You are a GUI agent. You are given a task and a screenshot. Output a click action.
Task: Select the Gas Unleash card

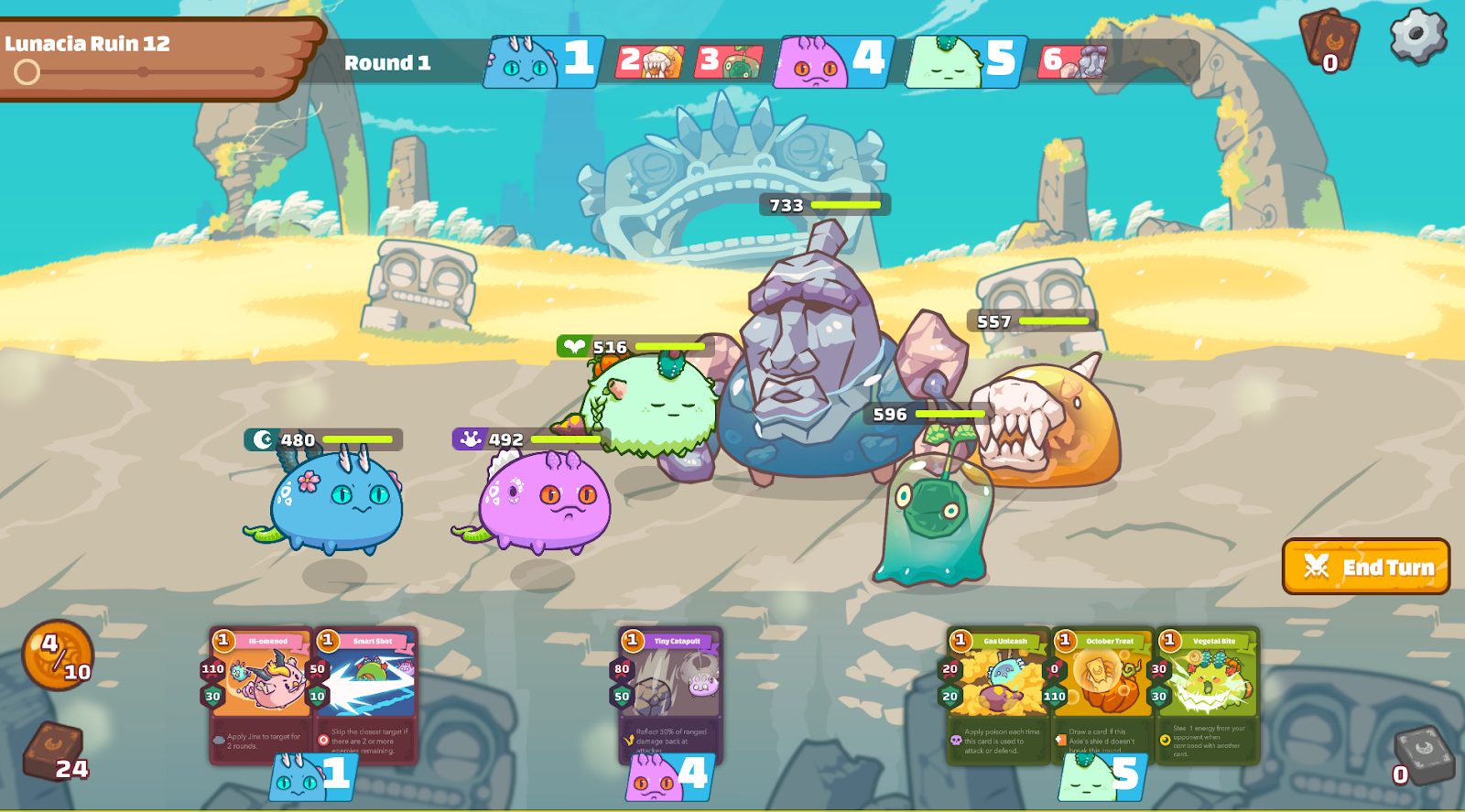coord(998,694)
